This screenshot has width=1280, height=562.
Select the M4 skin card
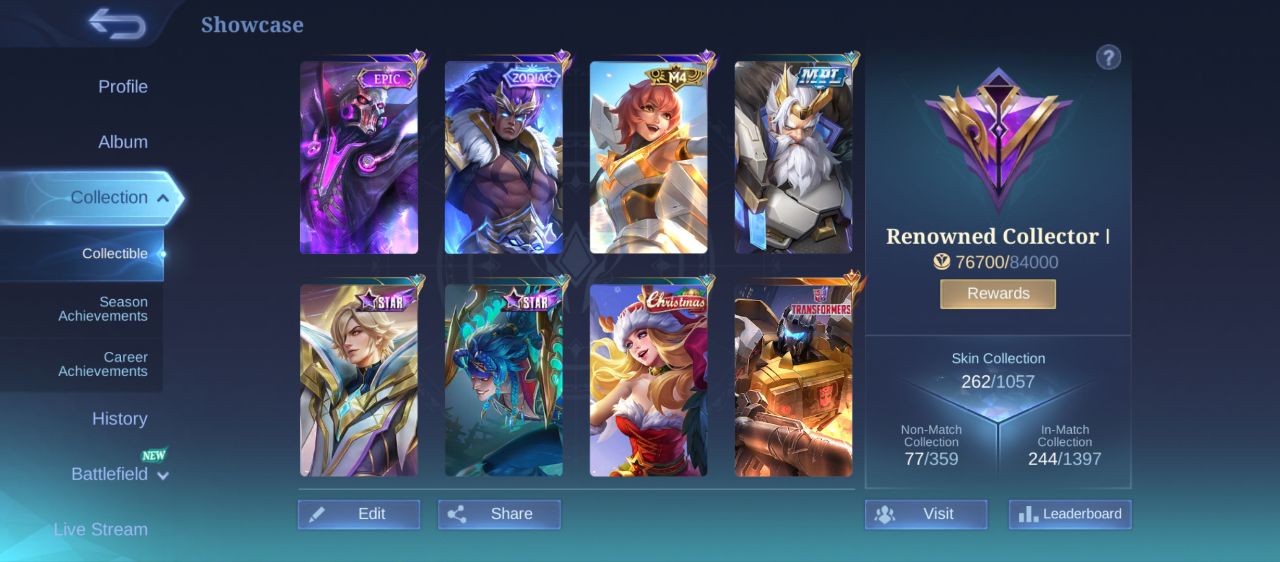click(649, 158)
